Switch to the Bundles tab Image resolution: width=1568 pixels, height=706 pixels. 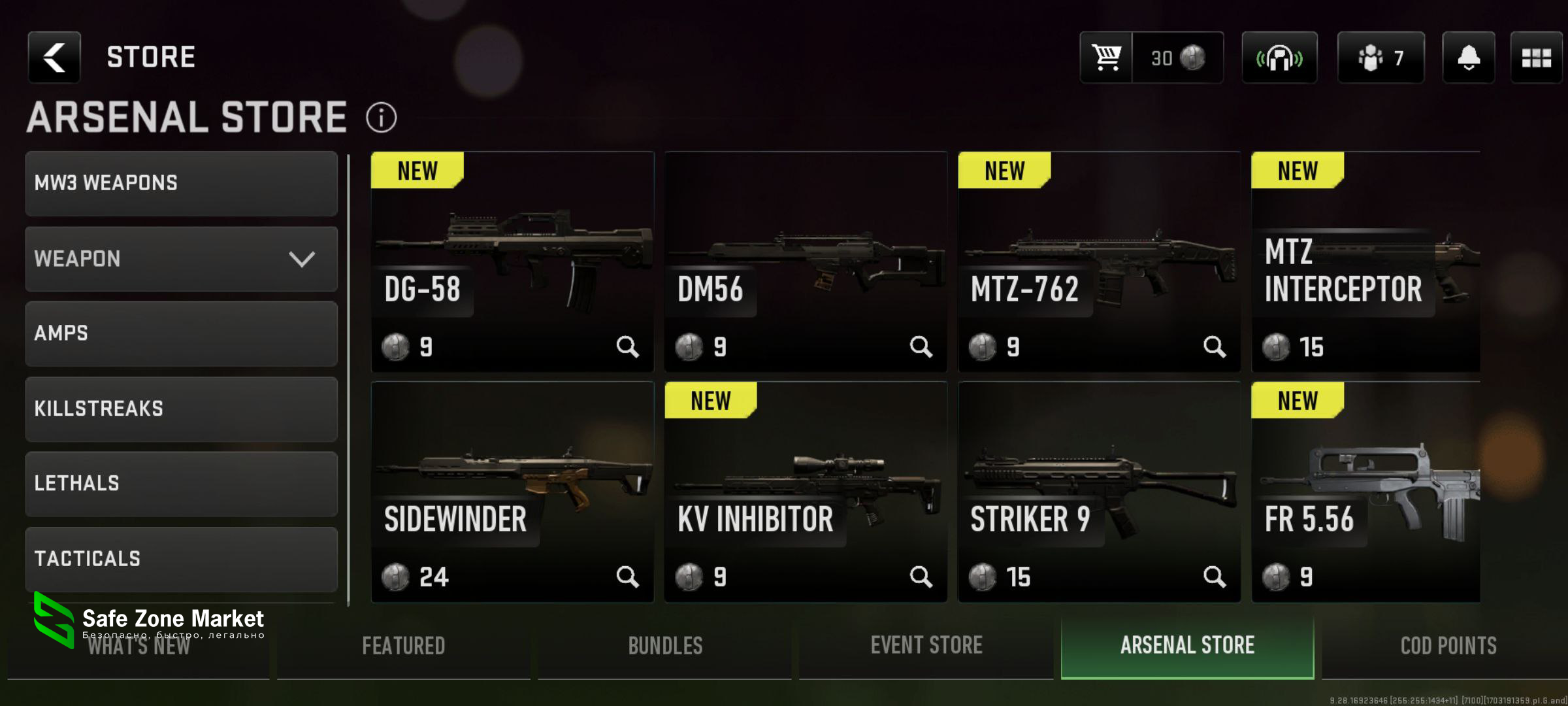(x=665, y=646)
